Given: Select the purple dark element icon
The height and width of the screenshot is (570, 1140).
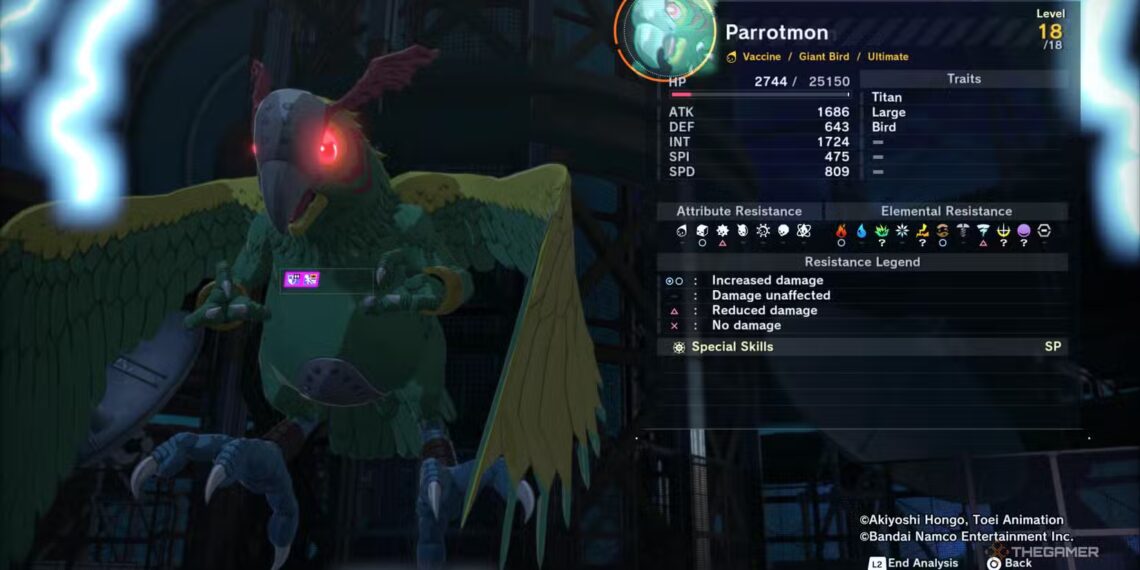Looking at the screenshot, I should [1023, 231].
